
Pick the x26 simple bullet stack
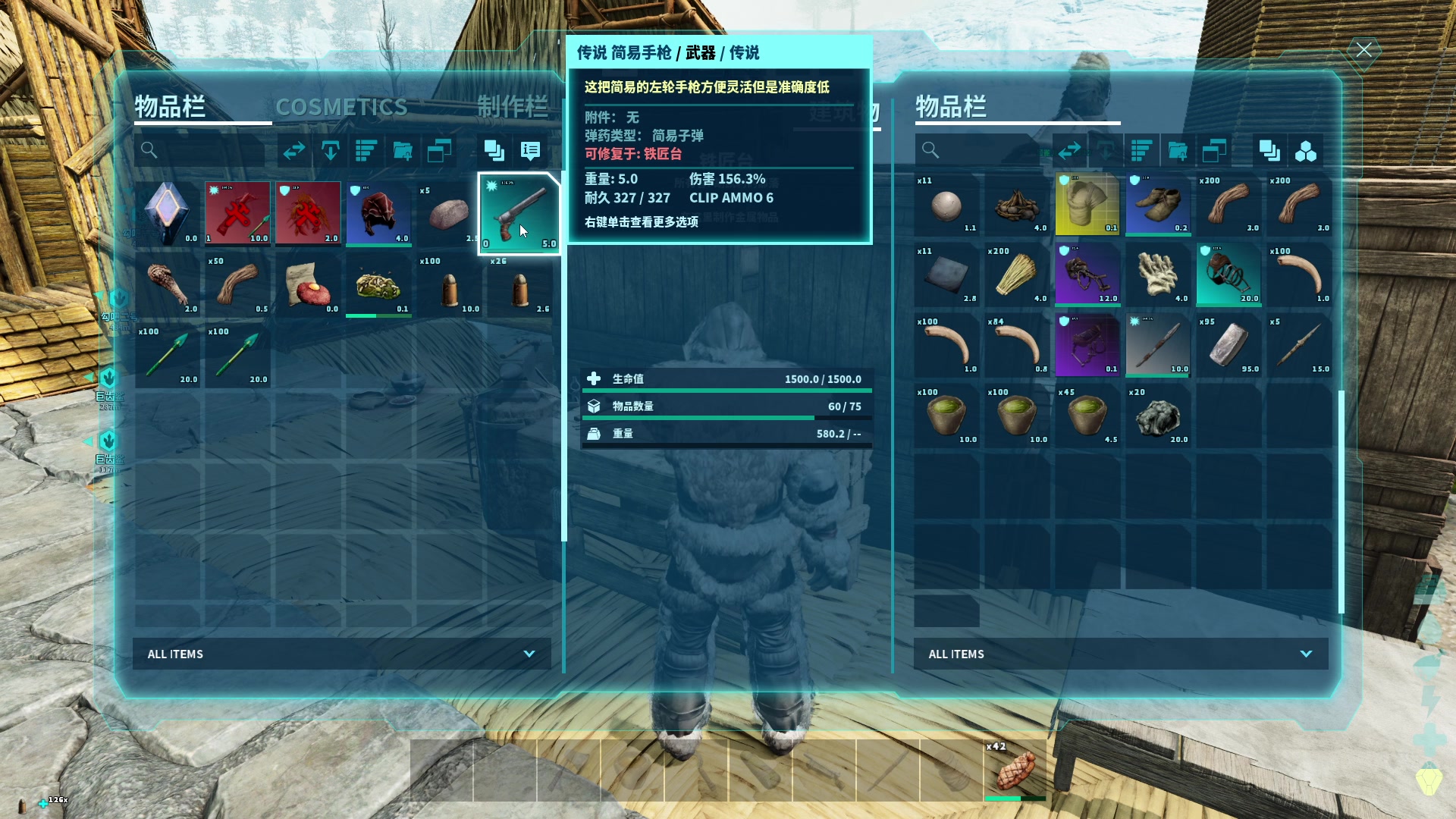tap(519, 287)
